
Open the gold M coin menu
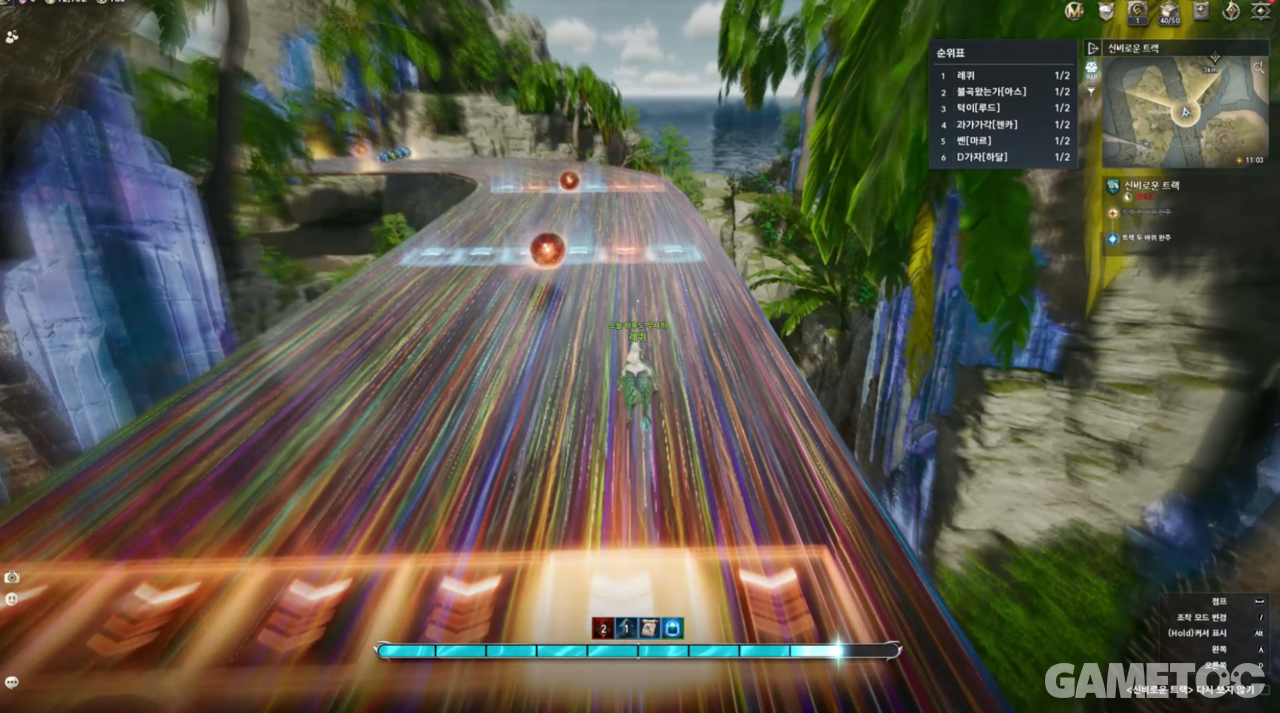pos(1073,11)
